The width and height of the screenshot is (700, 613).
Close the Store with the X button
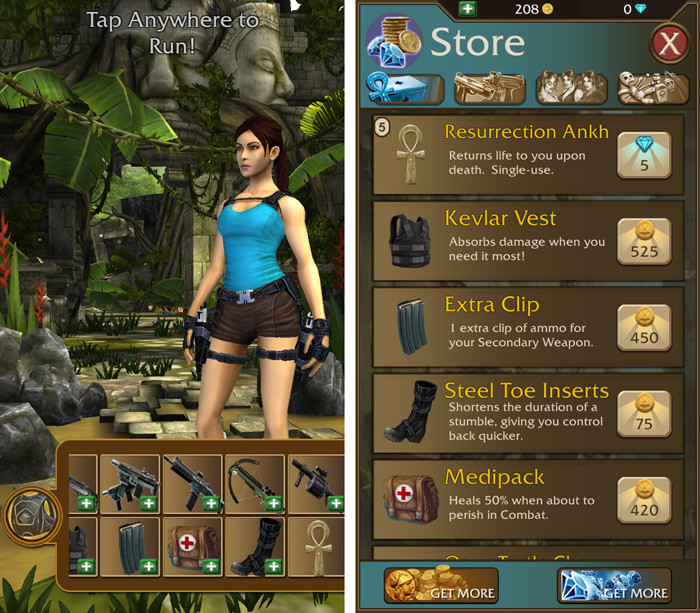667,45
